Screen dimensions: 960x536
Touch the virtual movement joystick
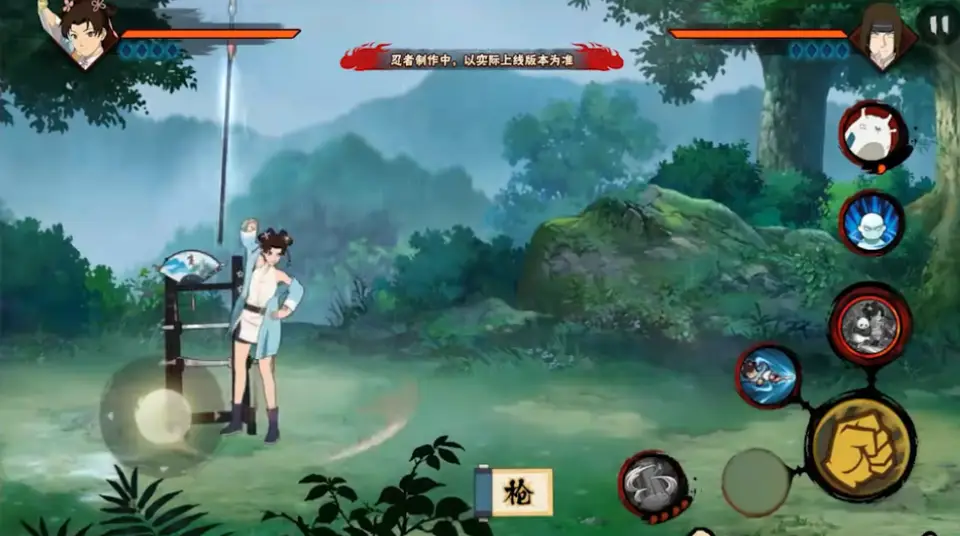pyautogui.click(x=162, y=414)
